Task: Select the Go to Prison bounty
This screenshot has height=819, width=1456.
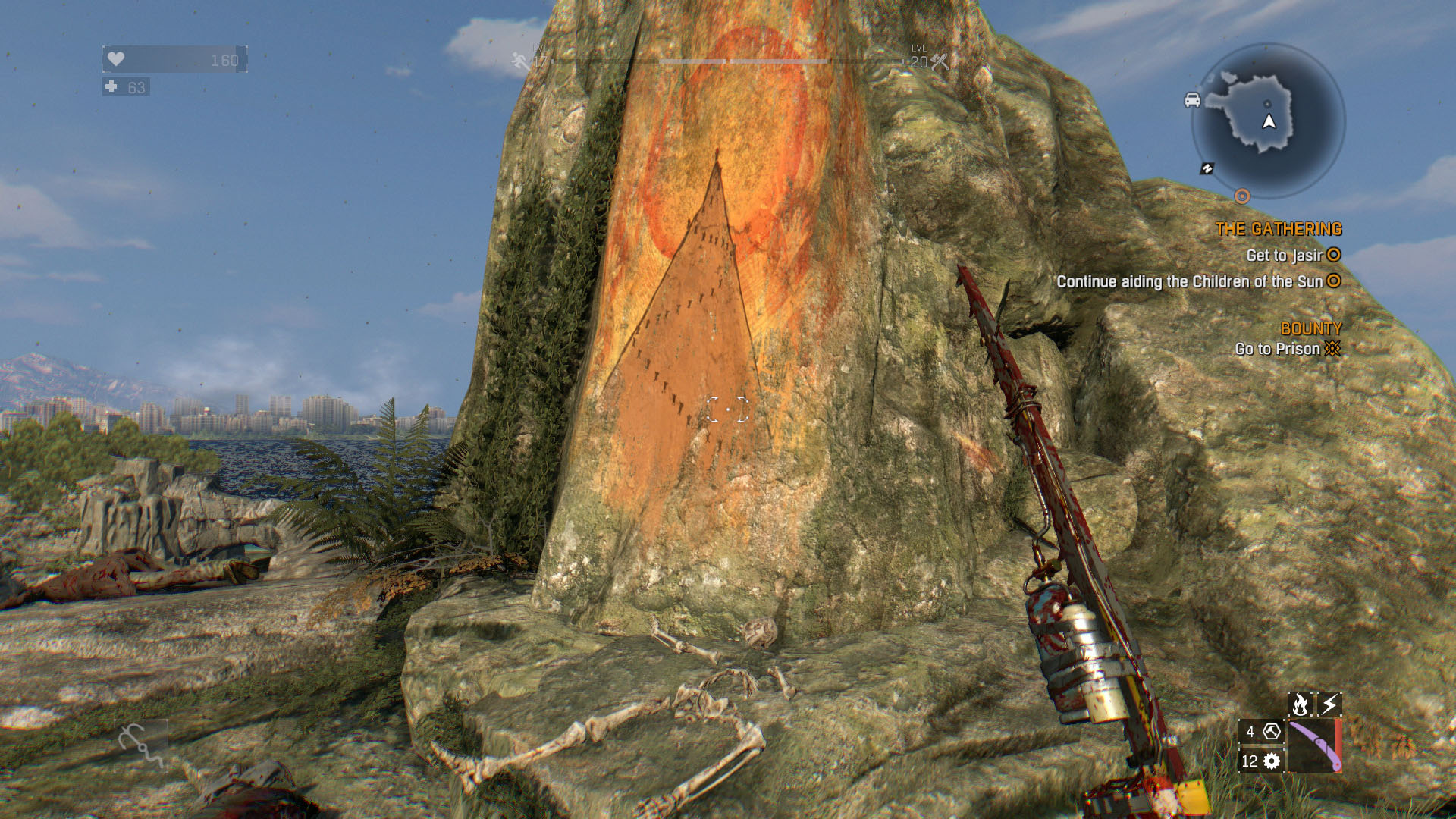Action: coord(1278,349)
